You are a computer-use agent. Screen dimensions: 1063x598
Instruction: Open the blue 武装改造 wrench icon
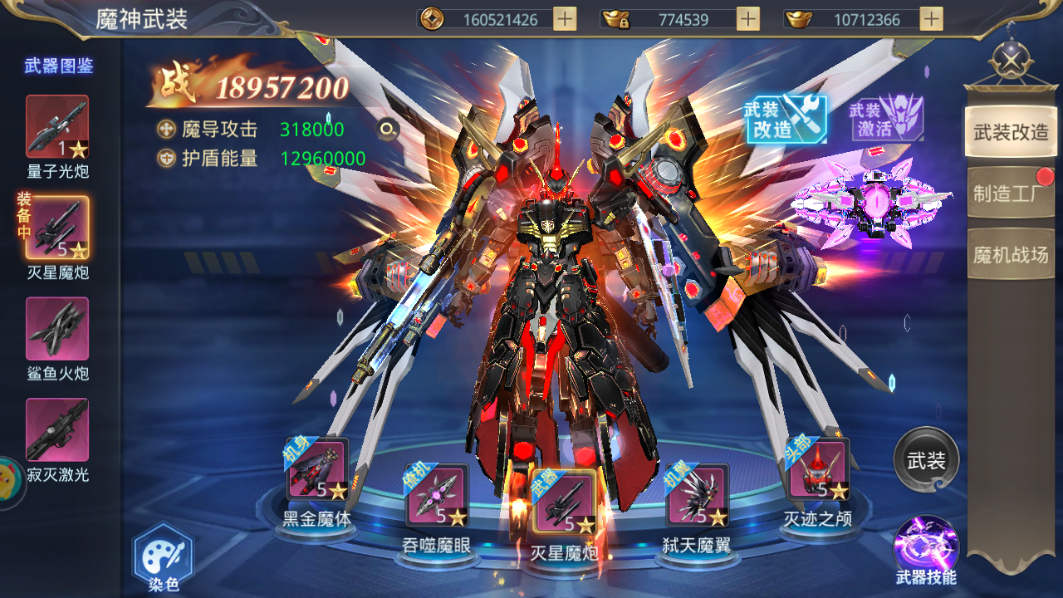point(784,119)
